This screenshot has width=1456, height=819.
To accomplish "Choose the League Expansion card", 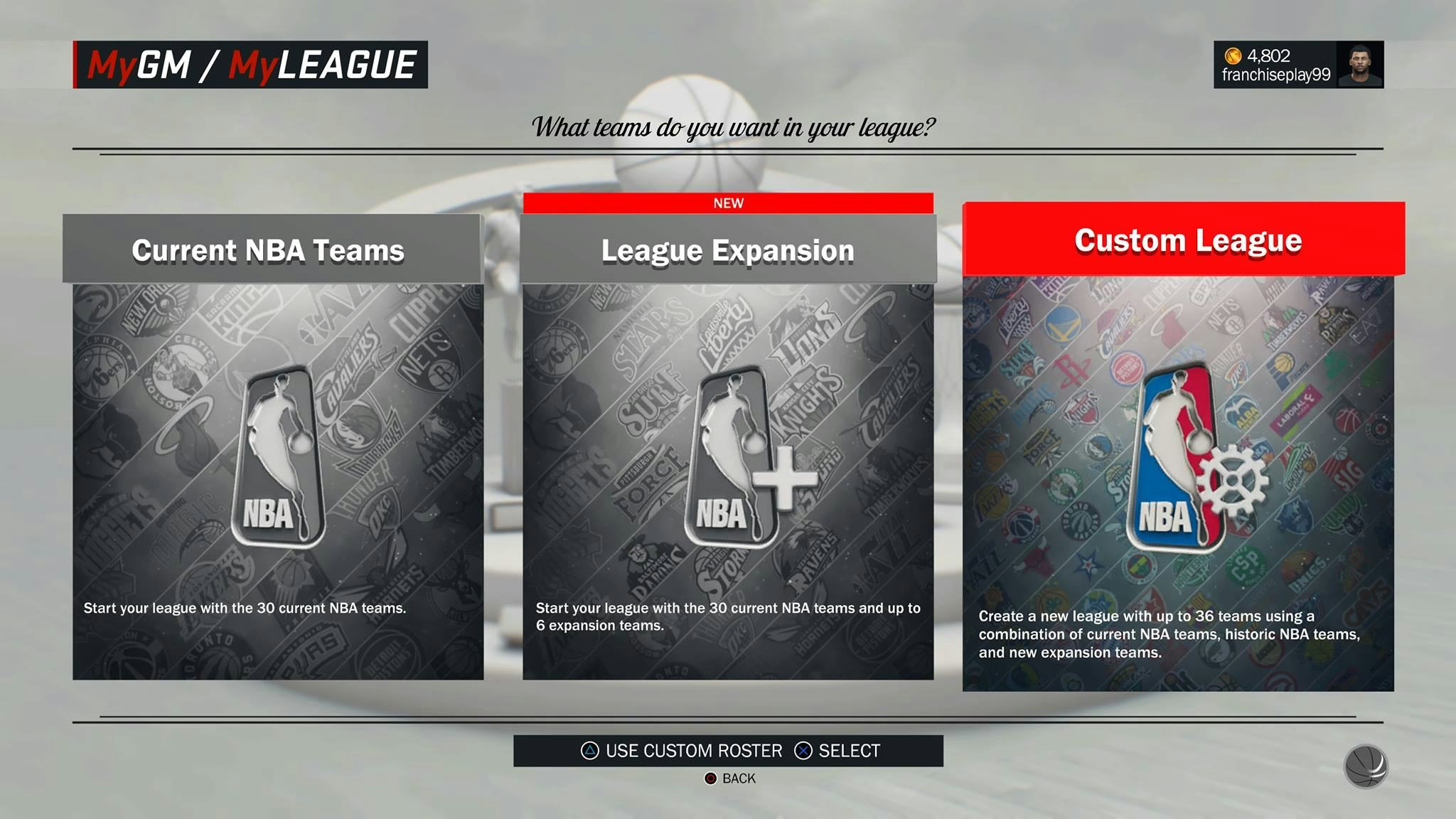I will 728,448.
